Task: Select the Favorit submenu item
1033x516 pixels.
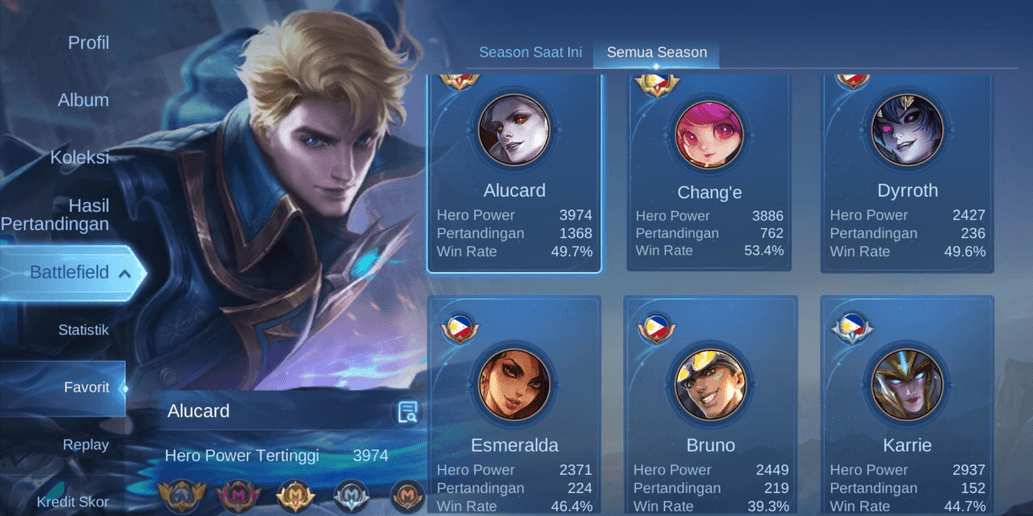Action: tap(86, 387)
